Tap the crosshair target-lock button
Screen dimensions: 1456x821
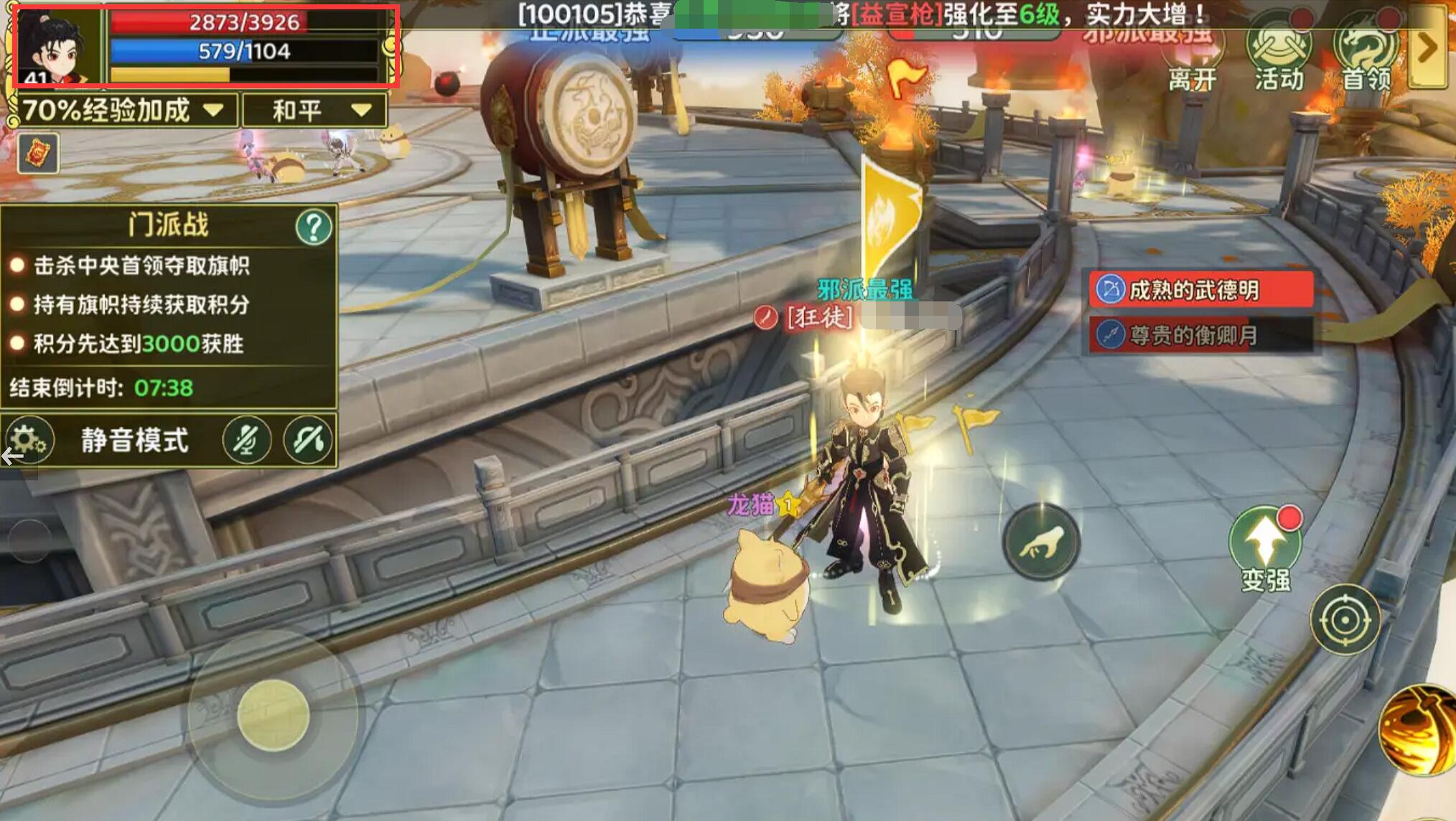tap(1345, 619)
